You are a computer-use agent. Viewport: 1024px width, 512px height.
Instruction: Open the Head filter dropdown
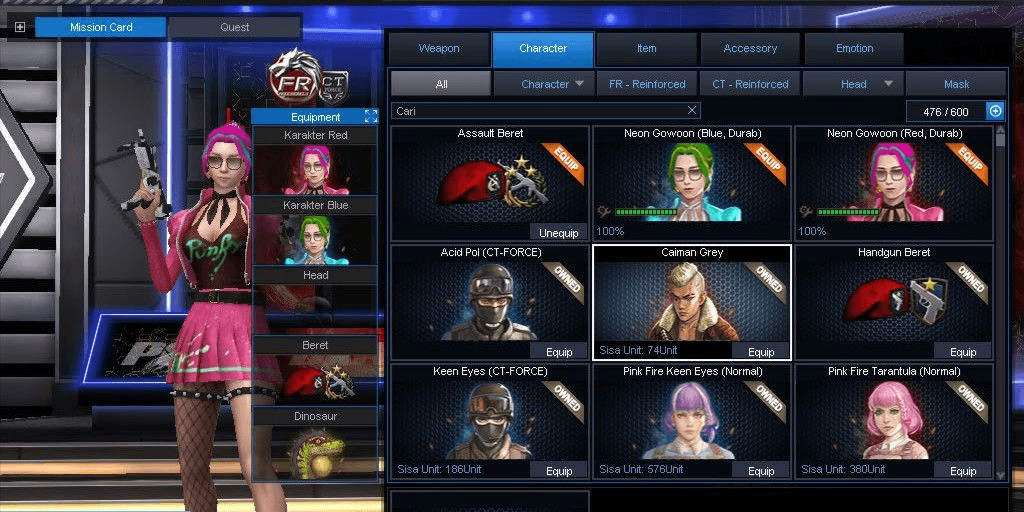tap(854, 84)
